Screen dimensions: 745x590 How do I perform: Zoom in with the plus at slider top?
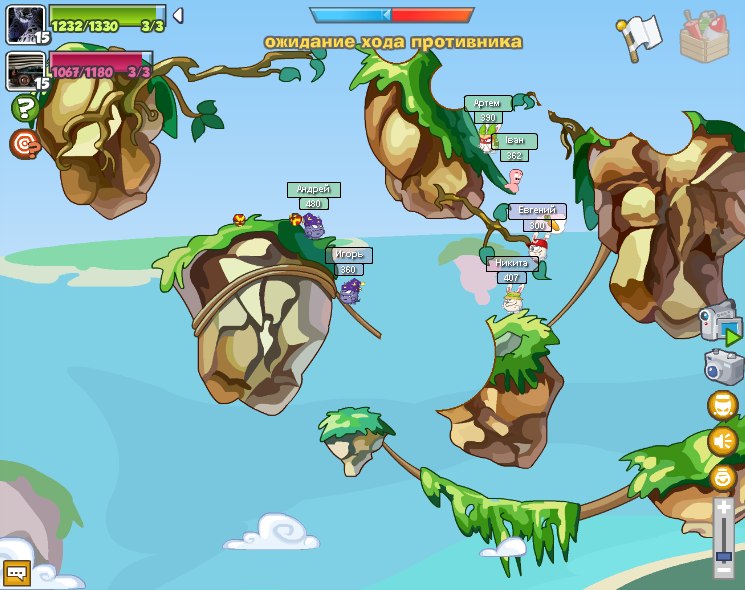click(x=723, y=508)
